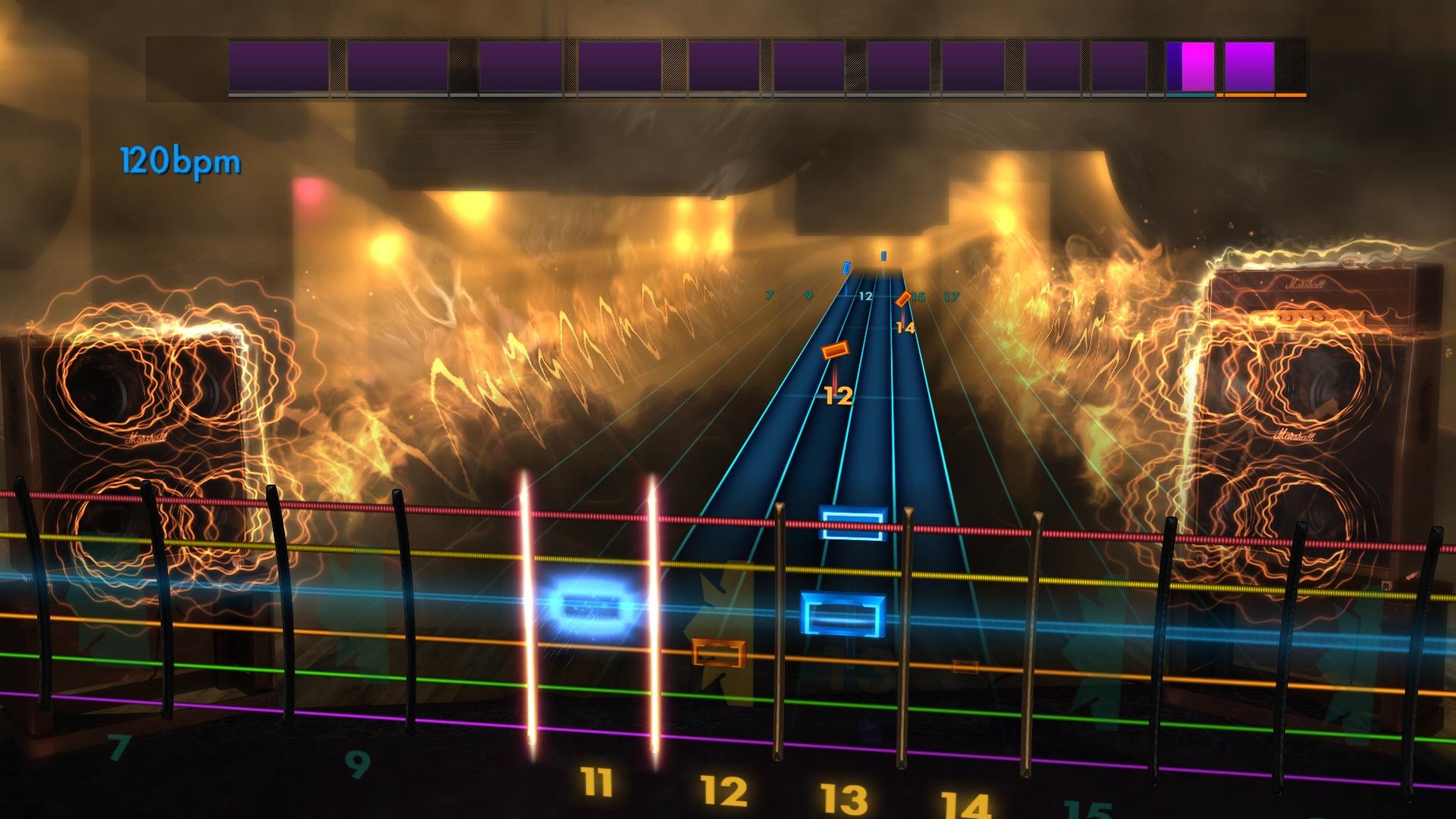Click the final purple segment of the song timeline

(x=1247, y=68)
